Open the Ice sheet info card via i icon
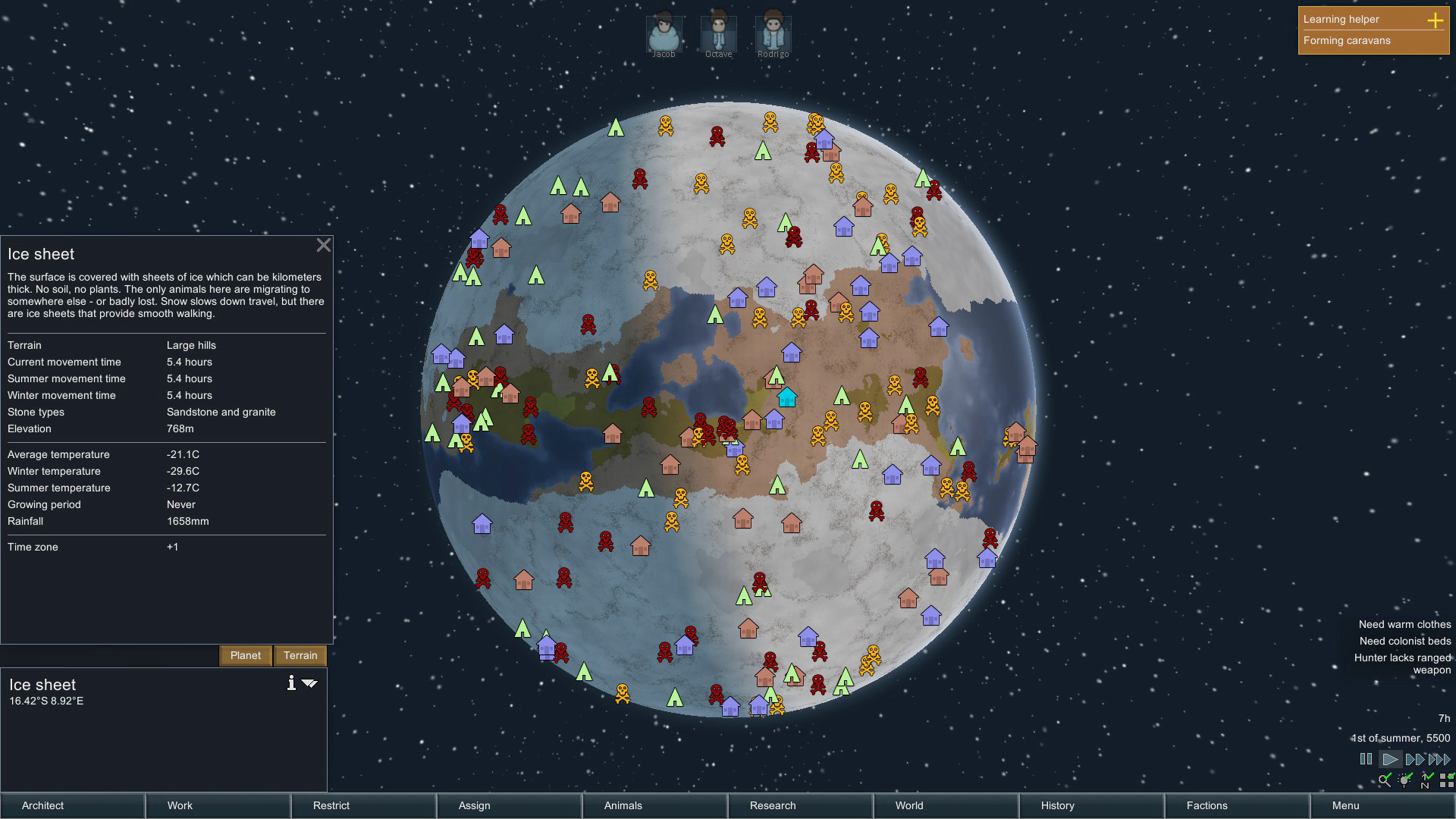This screenshot has height=819, width=1456. (292, 683)
